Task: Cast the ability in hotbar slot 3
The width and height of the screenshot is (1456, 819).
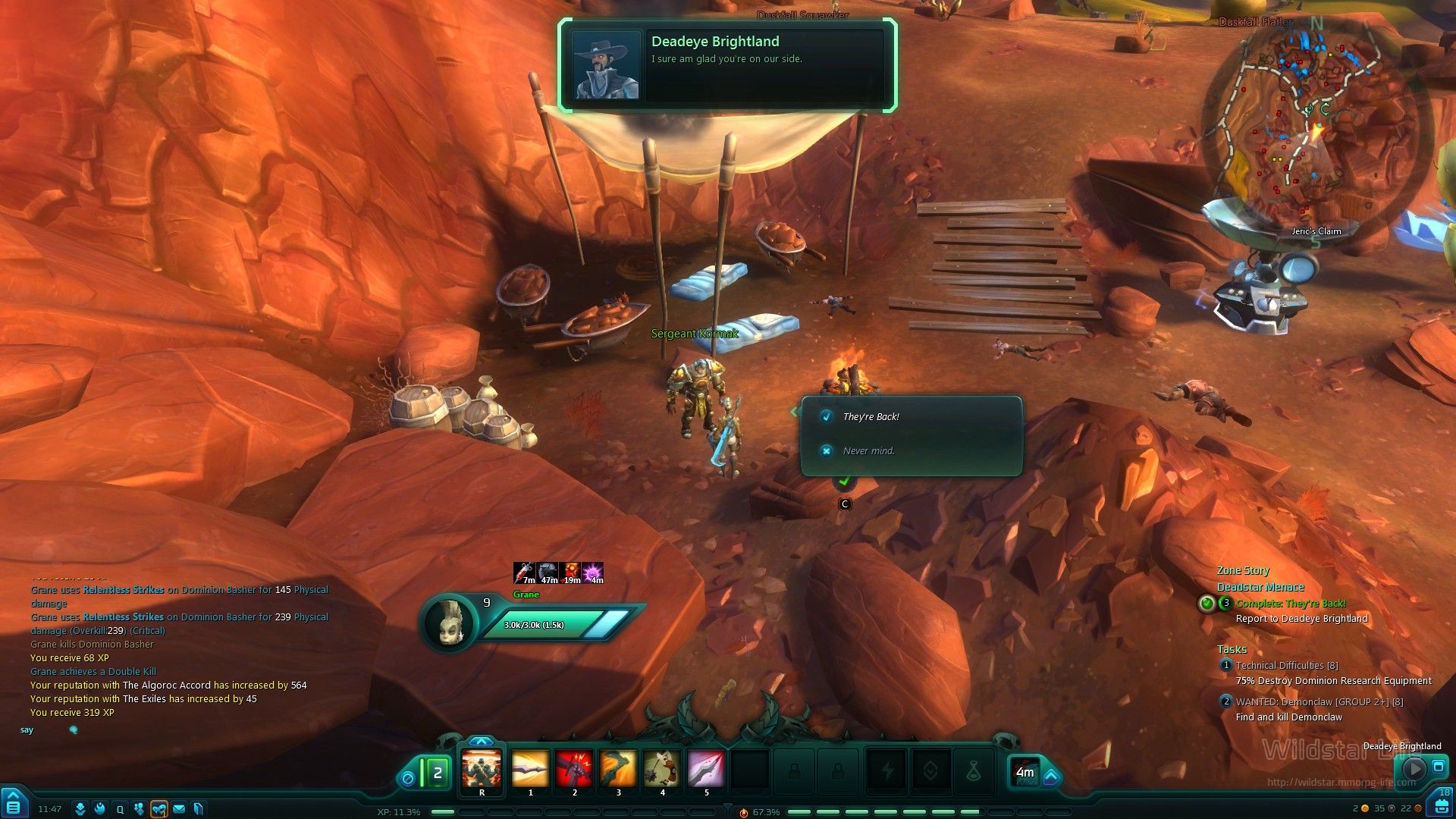Action: tap(618, 769)
